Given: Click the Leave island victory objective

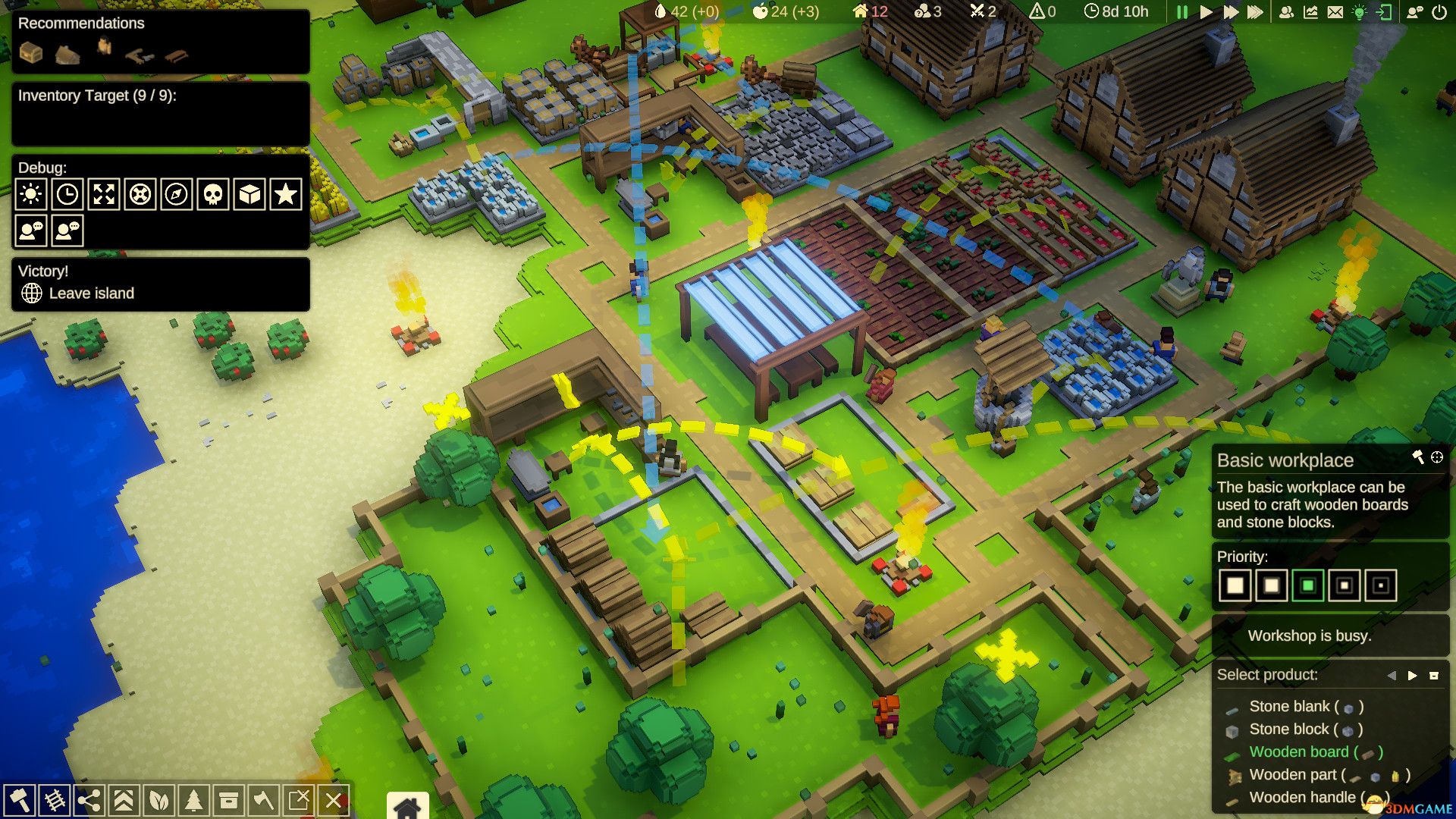Looking at the screenshot, I should pos(91,293).
